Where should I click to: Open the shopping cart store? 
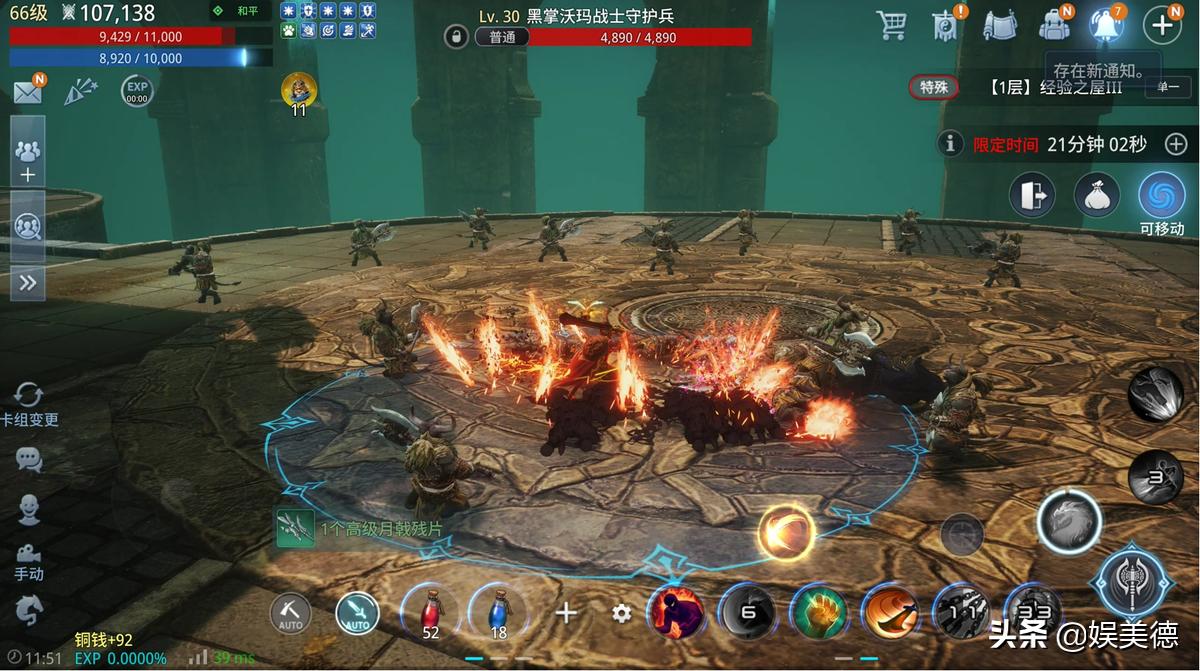coord(891,25)
